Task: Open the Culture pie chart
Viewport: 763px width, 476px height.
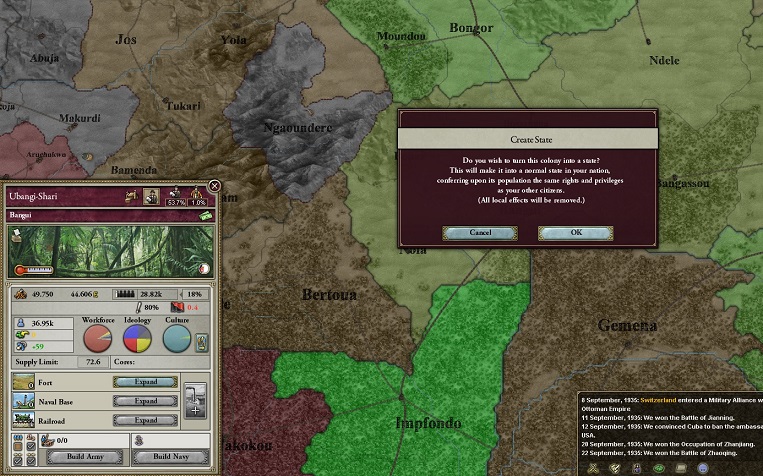Action: tap(177, 340)
